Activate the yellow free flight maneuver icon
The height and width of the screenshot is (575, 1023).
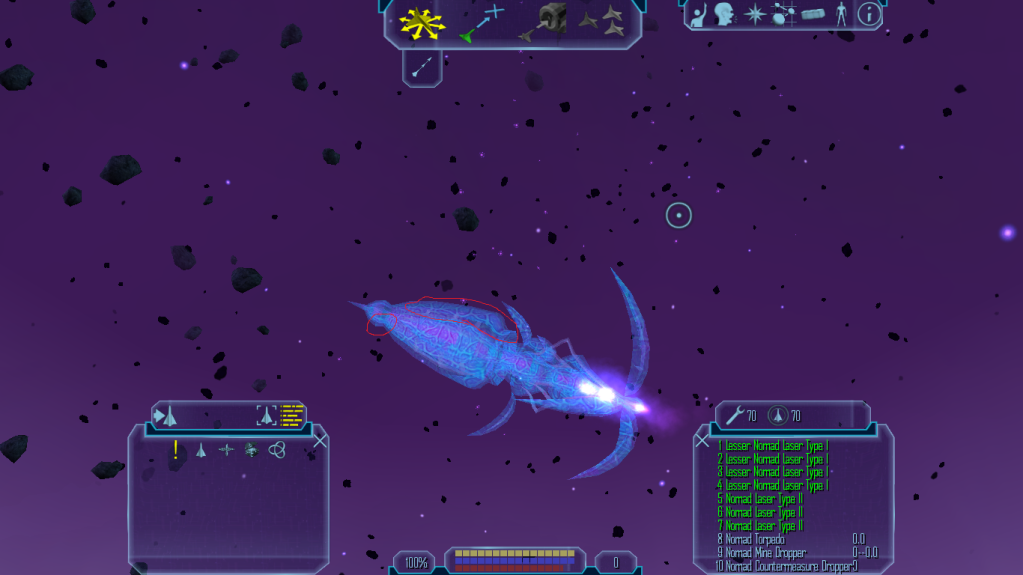pos(421,23)
